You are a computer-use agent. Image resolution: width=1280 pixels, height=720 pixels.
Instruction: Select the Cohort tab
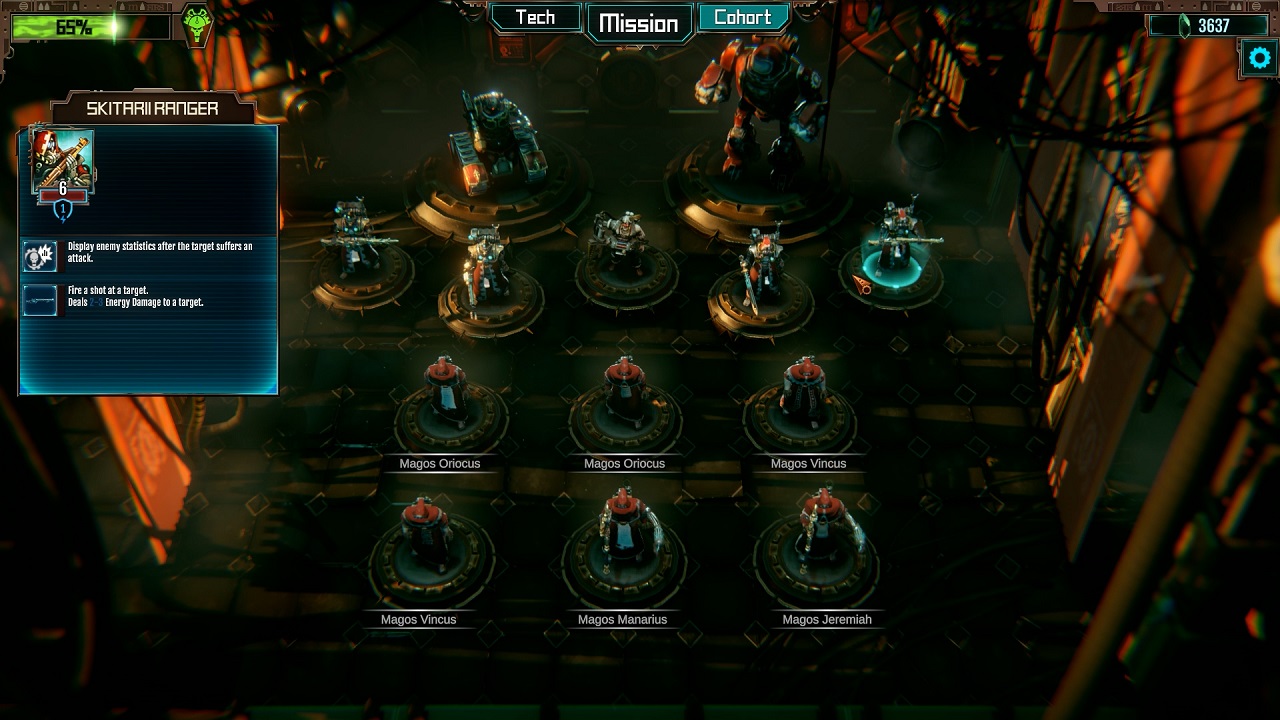coord(742,18)
